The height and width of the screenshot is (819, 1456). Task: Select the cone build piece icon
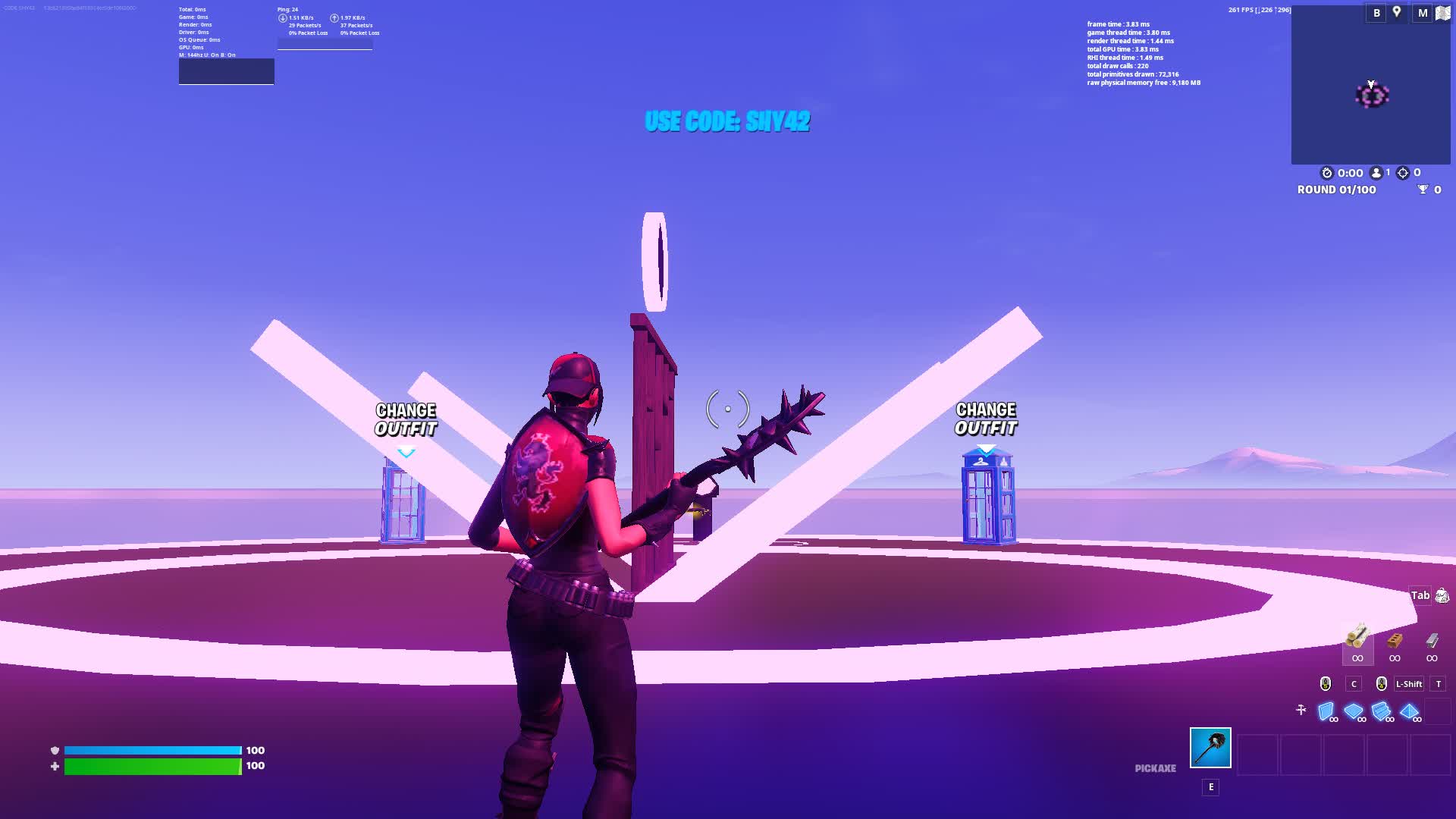pyautogui.click(x=1409, y=711)
